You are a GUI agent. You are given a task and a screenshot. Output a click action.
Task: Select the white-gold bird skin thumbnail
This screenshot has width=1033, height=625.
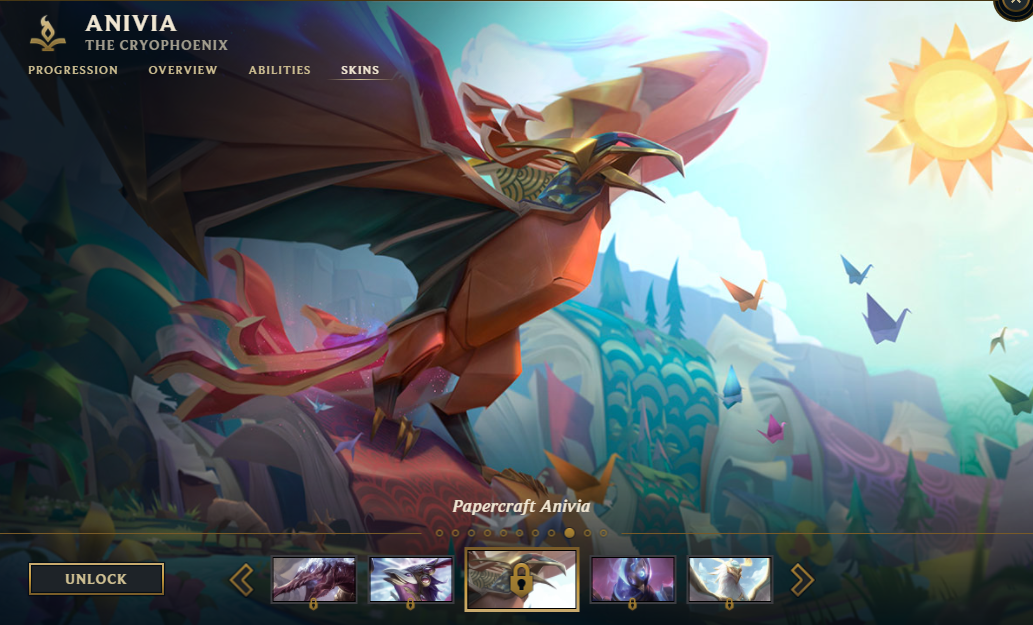730,580
